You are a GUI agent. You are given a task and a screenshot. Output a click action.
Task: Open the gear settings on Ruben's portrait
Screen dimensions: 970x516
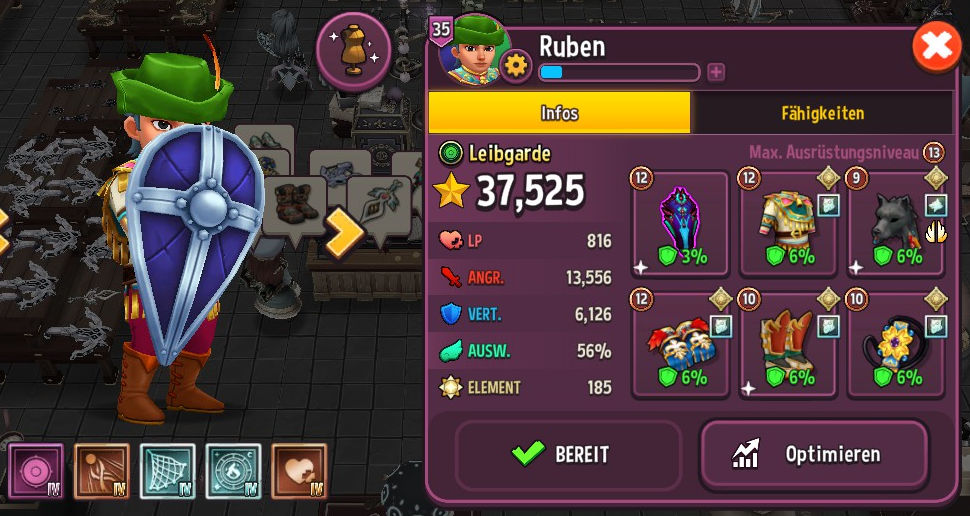pyautogui.click(x=516, y=66)
